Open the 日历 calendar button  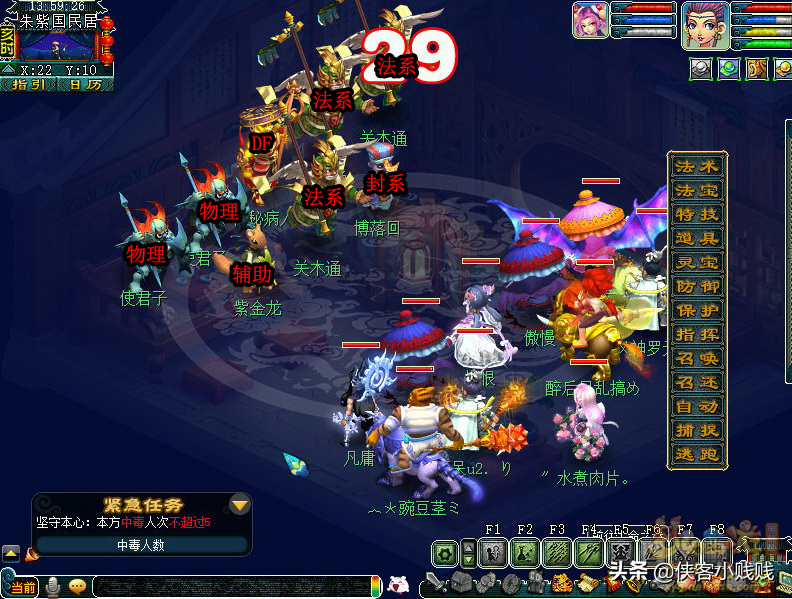86,85
